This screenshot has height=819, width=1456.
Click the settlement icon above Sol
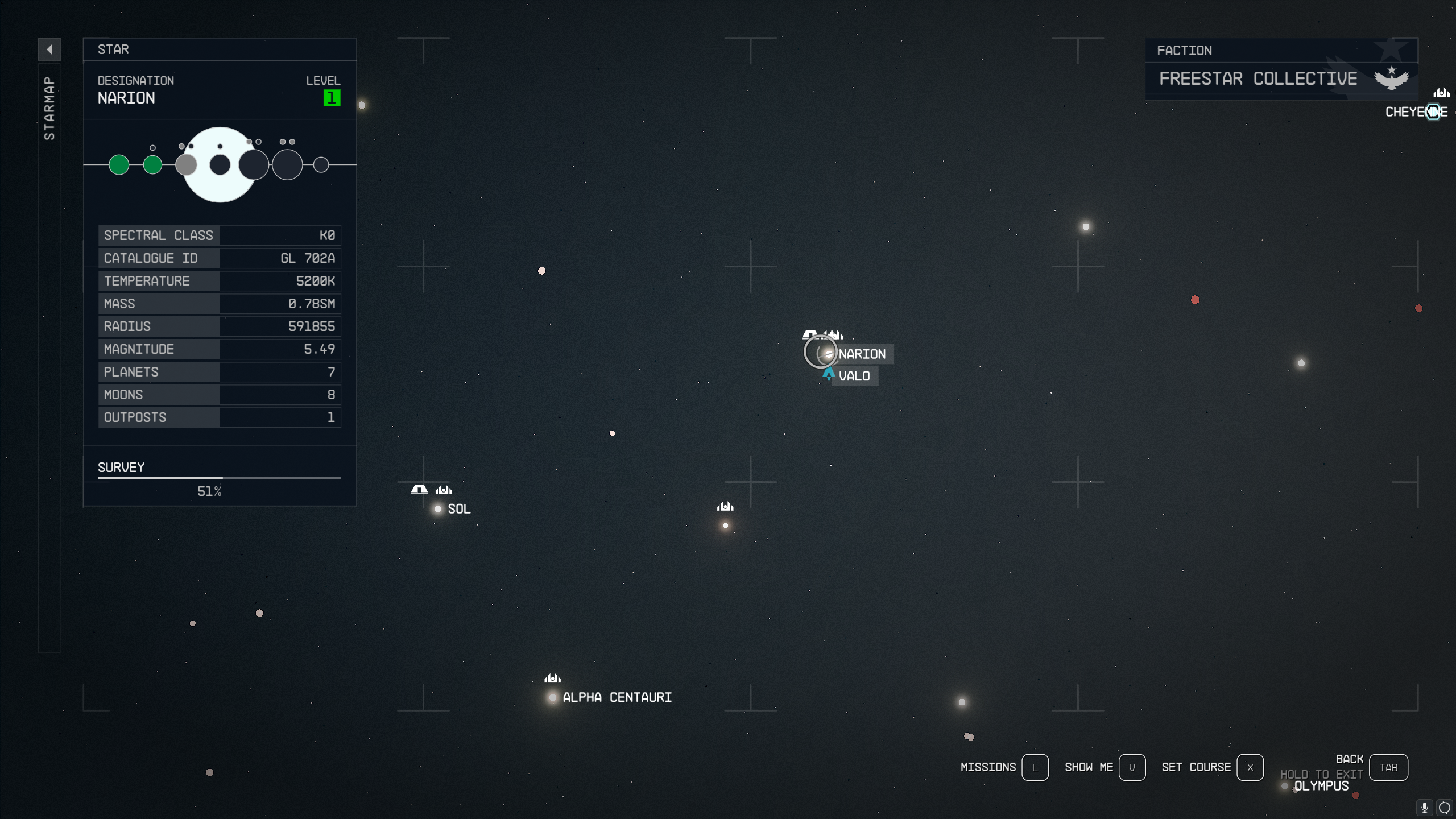pyautogui.click(x=418, y=489)
